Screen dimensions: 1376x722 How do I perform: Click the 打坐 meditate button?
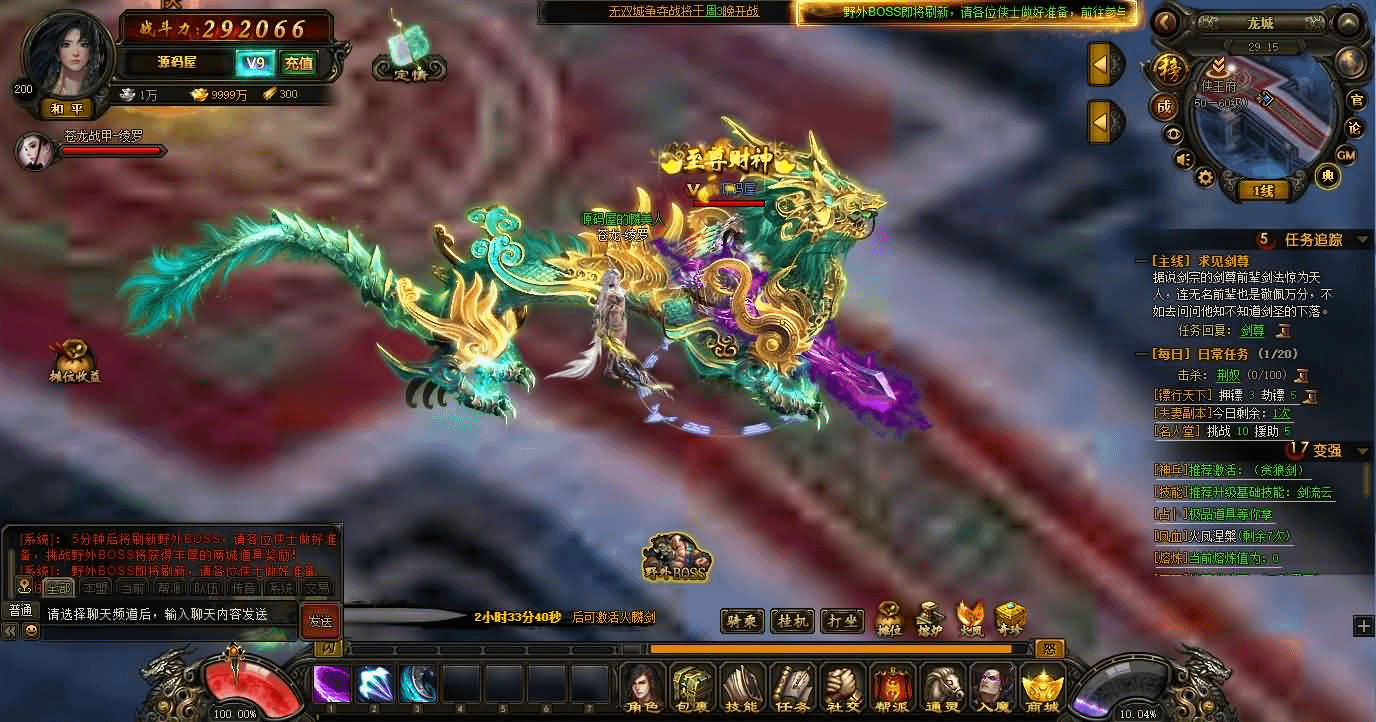(x=843, y=621)
